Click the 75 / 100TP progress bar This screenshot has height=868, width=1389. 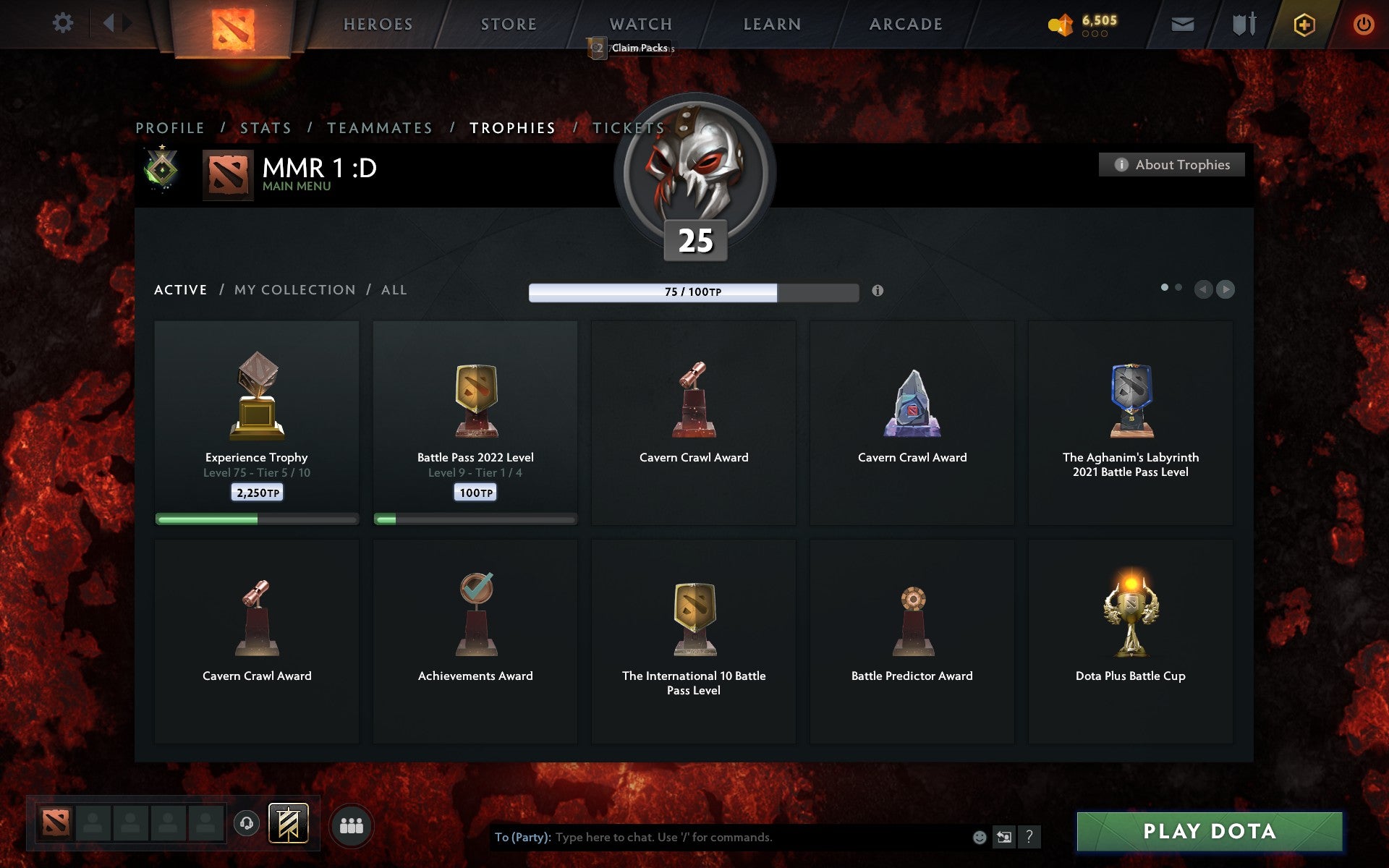[x=696, y=291]
